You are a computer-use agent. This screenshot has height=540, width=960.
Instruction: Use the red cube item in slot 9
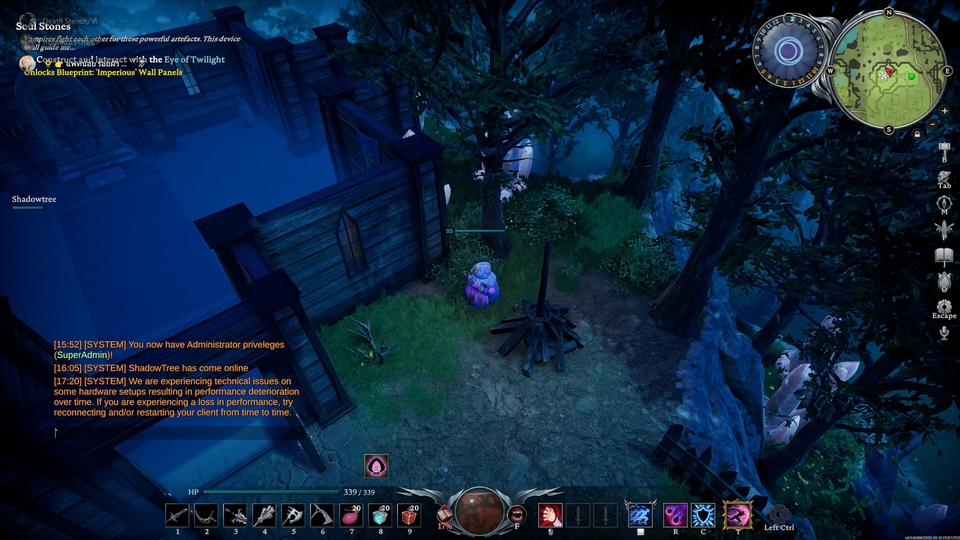click(x=410, y=515)
